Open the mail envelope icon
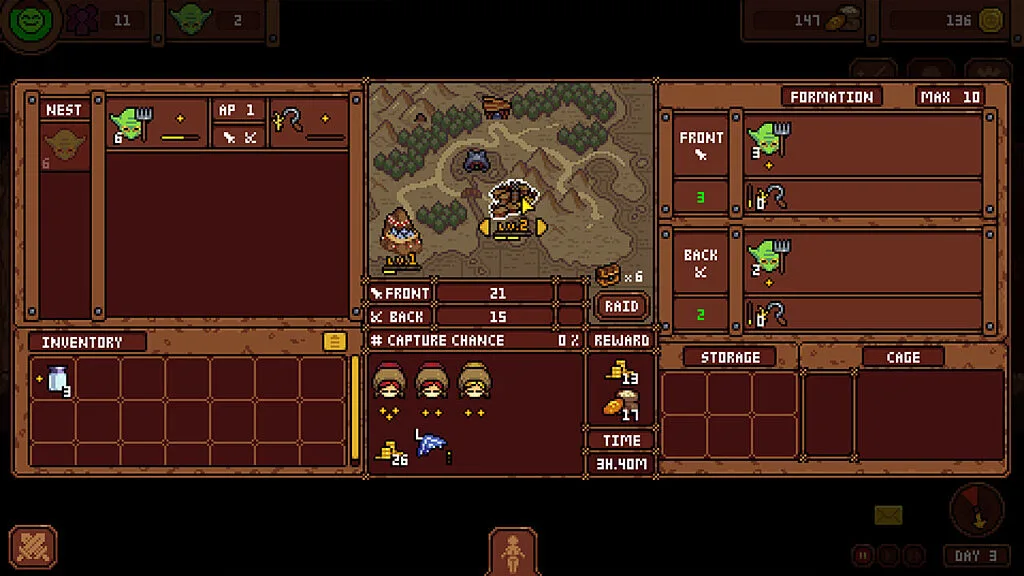Image resolution: width=1024 pixels, height=576 pixels. coord(888,515)
